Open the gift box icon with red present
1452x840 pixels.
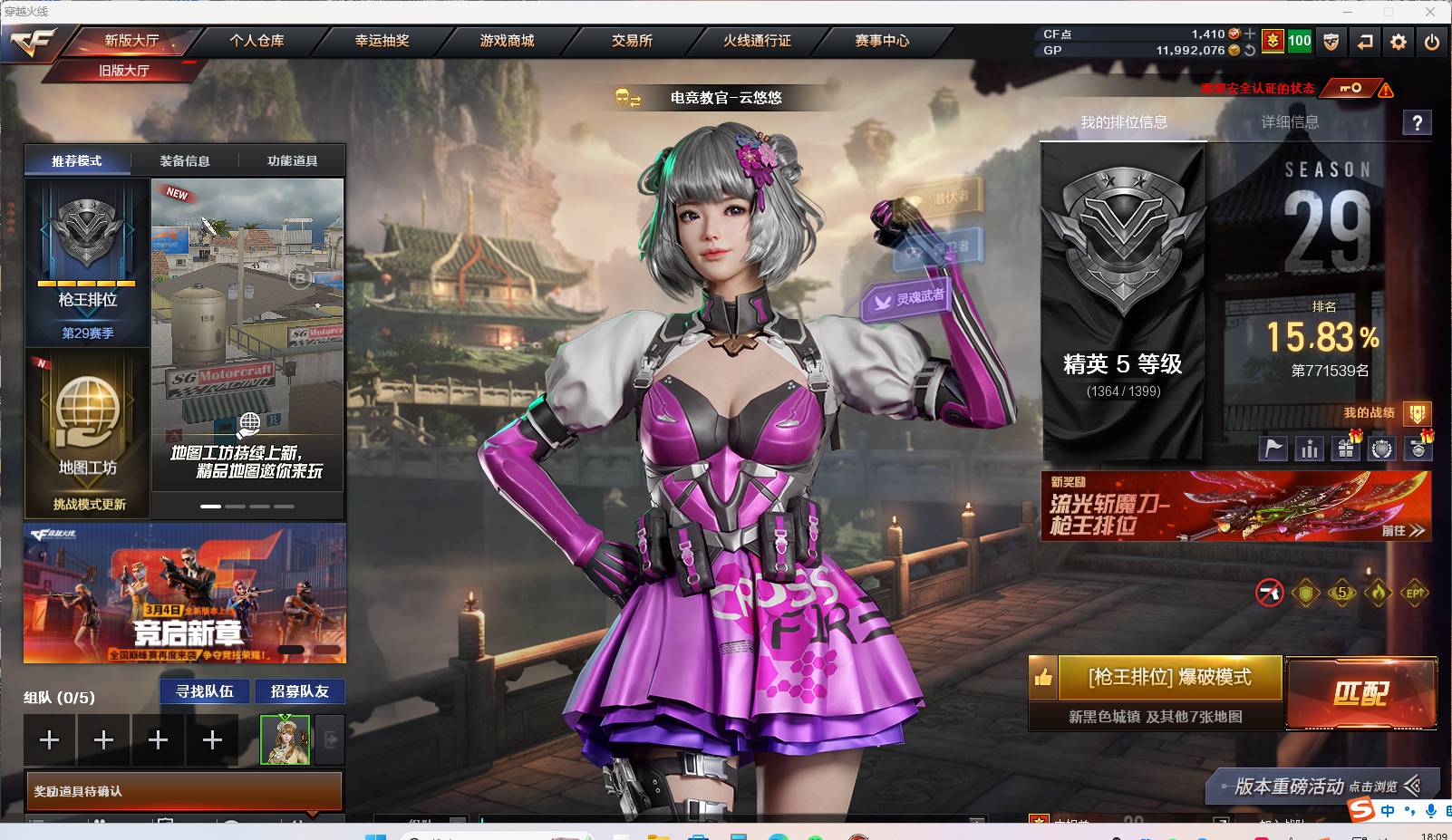(x=1345, y=448)
